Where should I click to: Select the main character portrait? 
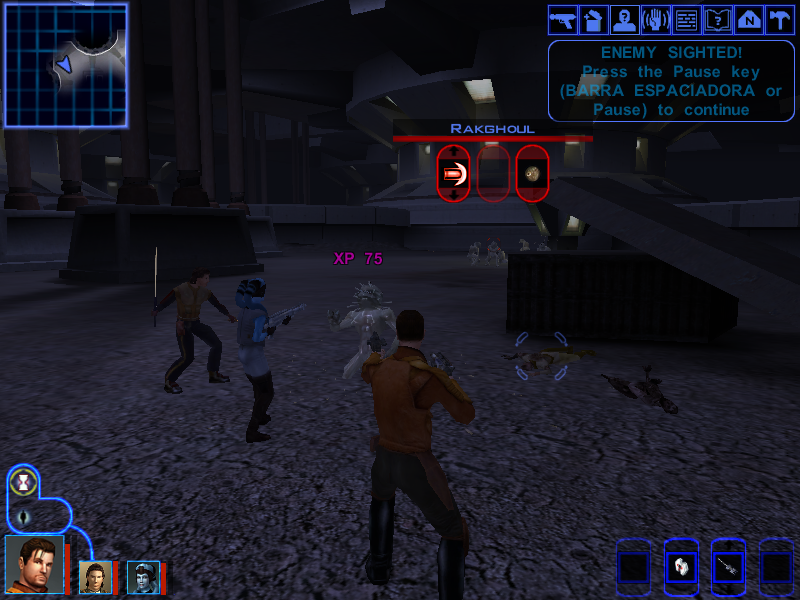tap(35, 565)
